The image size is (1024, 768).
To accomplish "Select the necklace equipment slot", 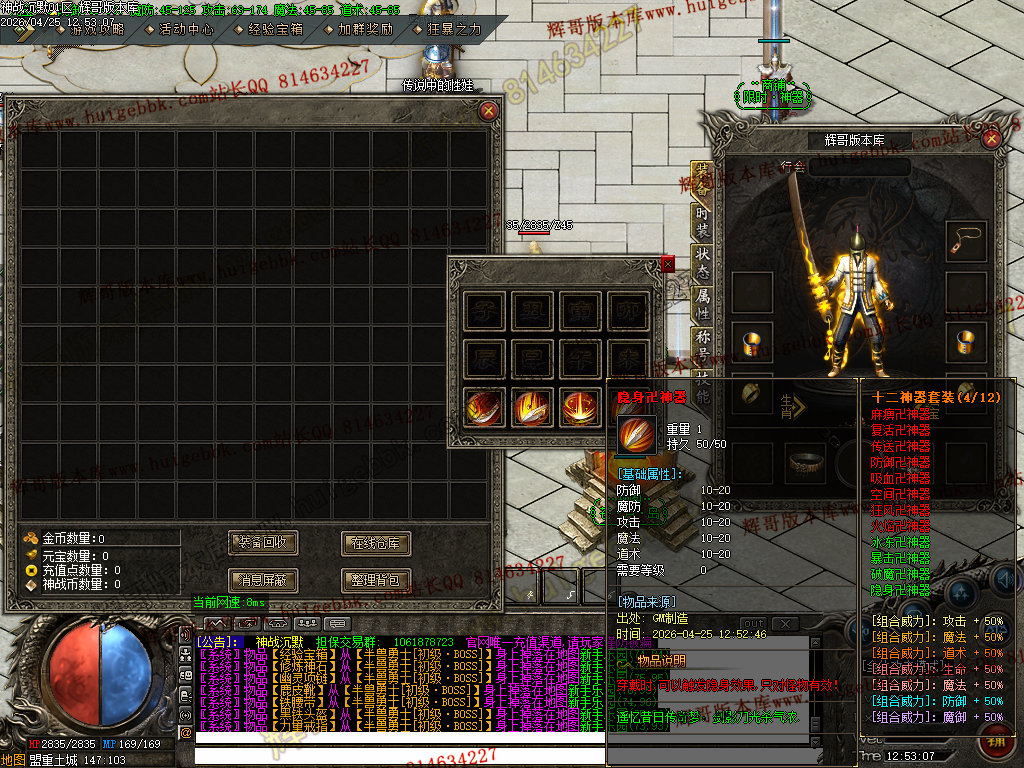I will (x=966, y=240).
